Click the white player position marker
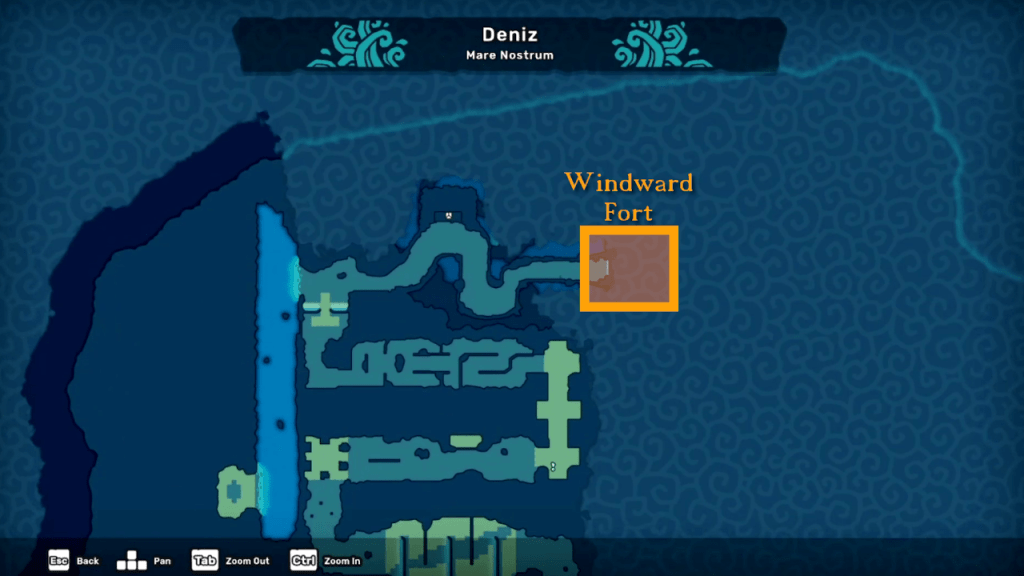 click(x=553, y=466)
